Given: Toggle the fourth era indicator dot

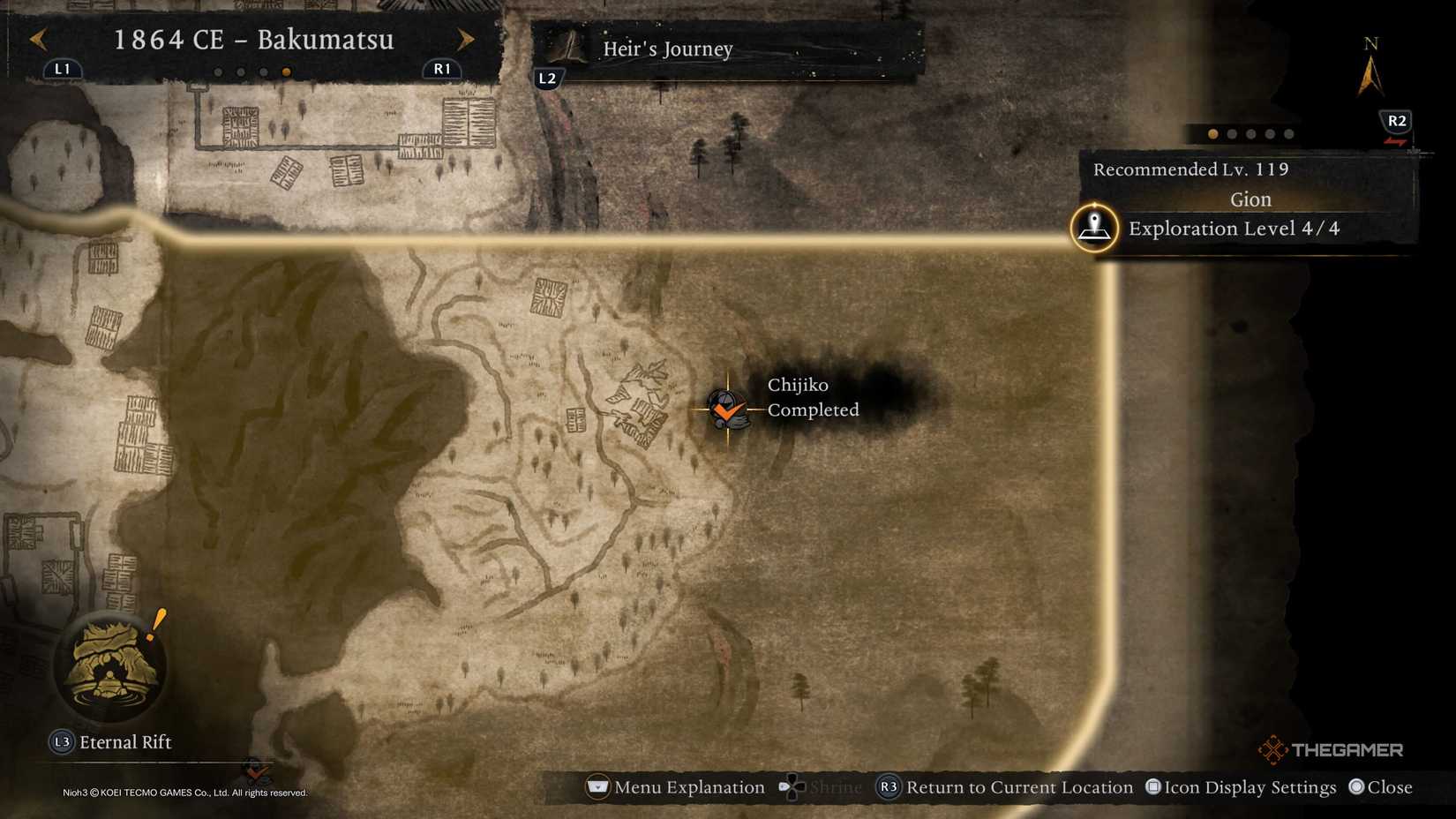Looking at the screenshot, I should [x=286, y=72].
